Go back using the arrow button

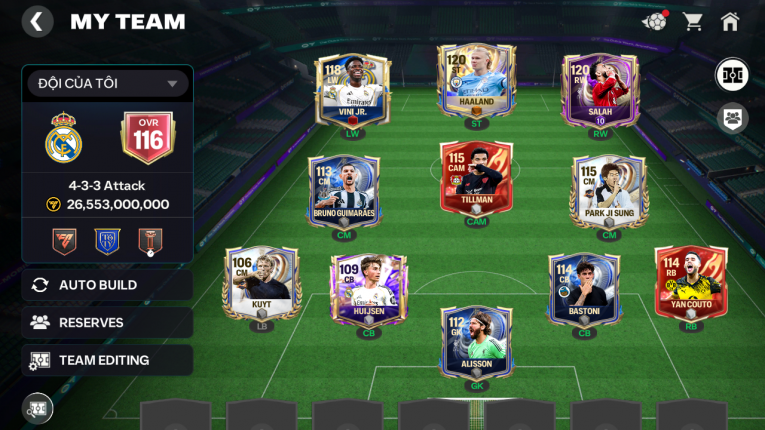click(x=37, y=21)
